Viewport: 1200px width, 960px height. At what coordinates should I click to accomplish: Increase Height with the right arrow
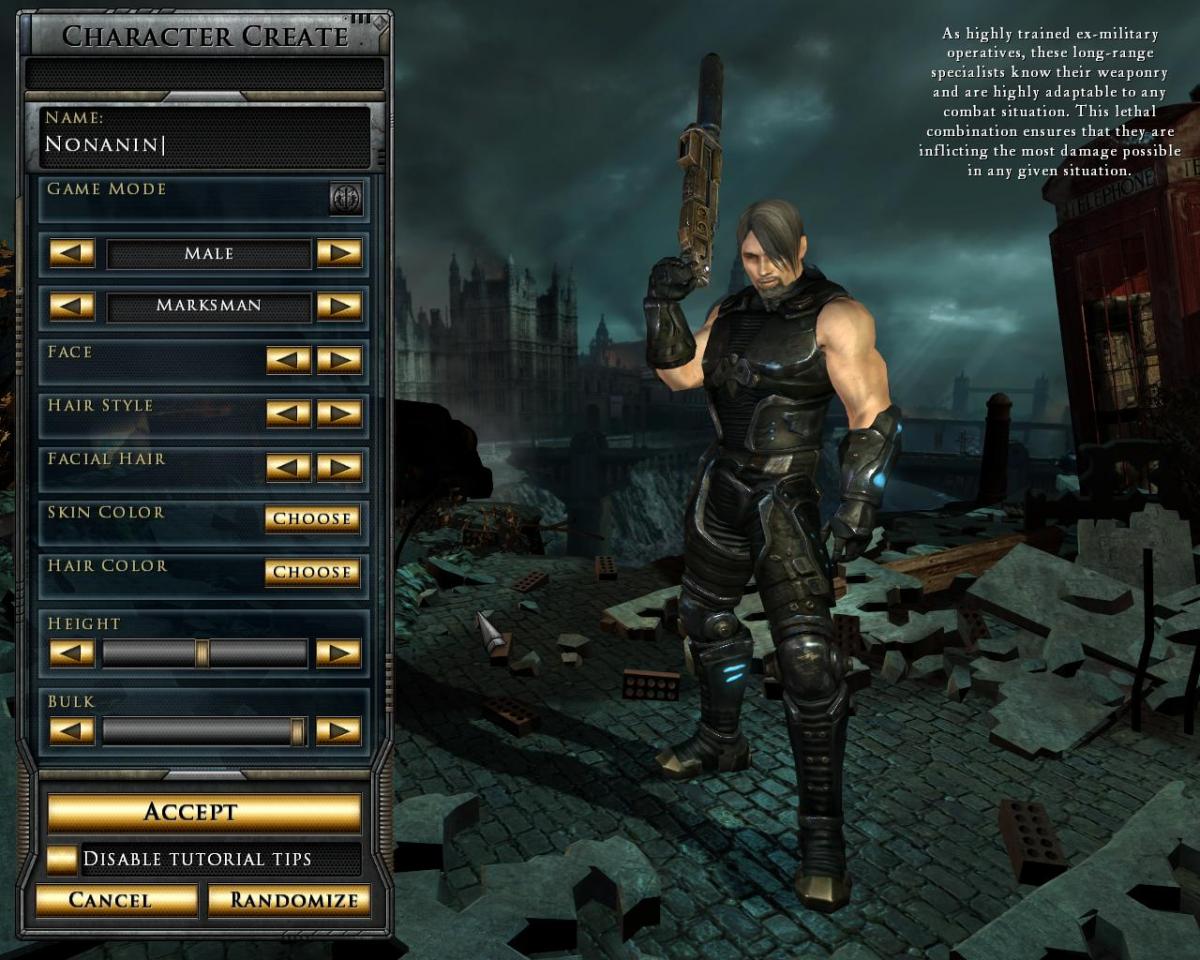tap(339, 653)
